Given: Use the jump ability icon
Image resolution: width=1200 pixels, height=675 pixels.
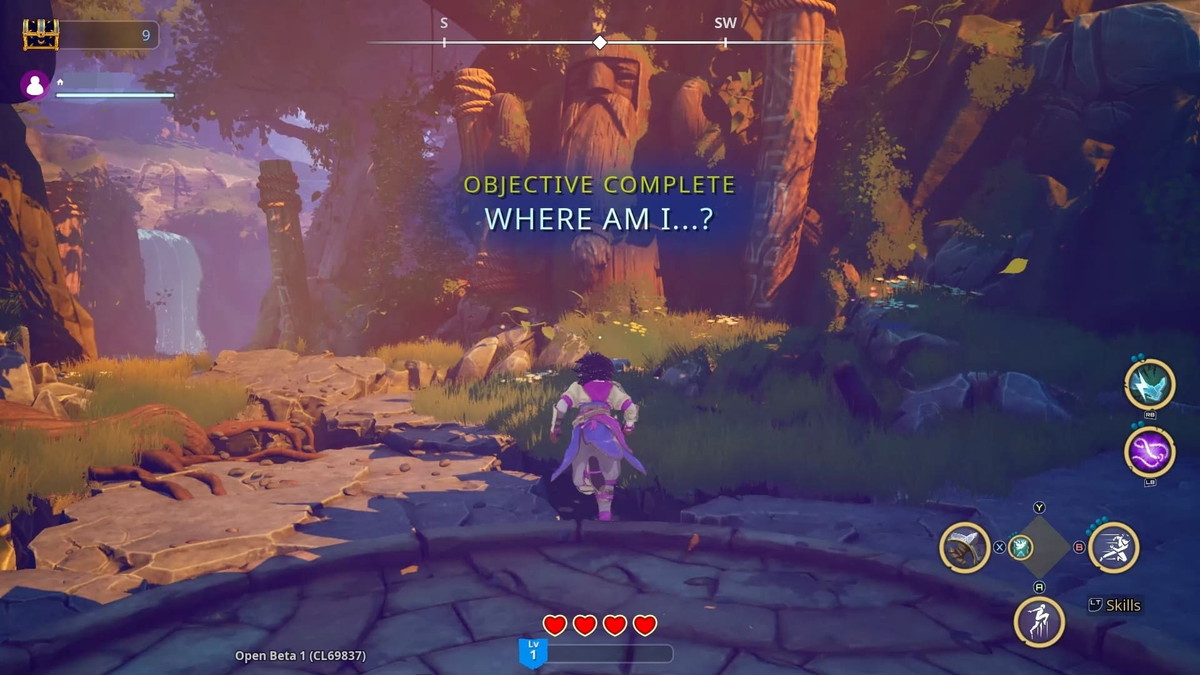Looking at the screenshot, I should click(x=1039, y=620).
